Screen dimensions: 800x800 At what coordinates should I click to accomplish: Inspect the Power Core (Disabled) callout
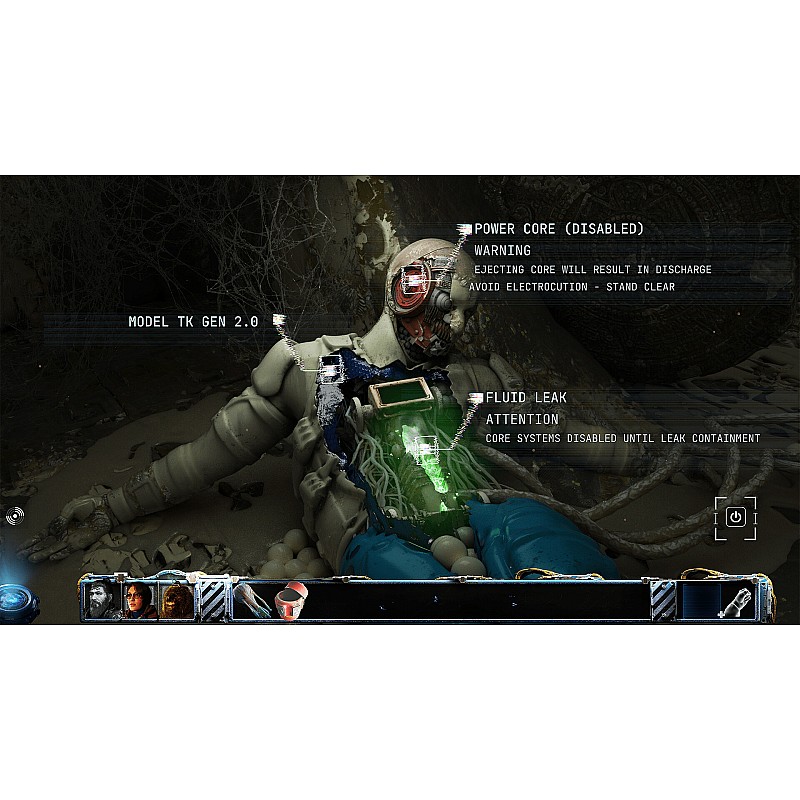pyautogui.click(x=559, y=229)
